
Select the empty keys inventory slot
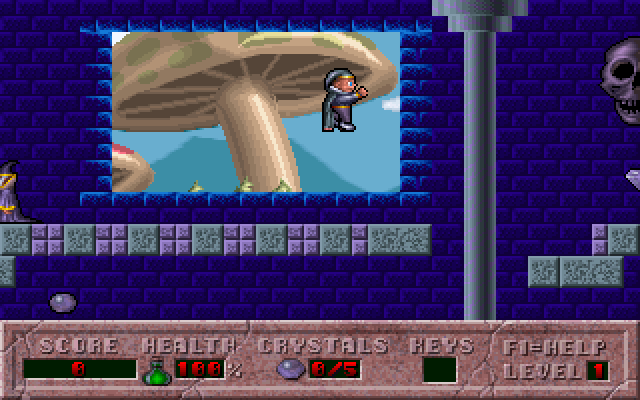[x=439, y=370]
